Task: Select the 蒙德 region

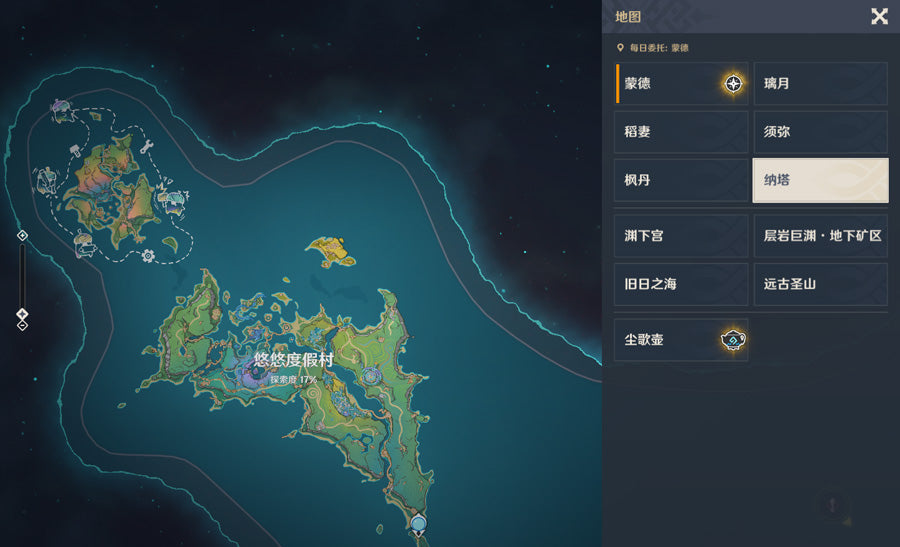Action: pyautogui.click(x=681, y=83)
